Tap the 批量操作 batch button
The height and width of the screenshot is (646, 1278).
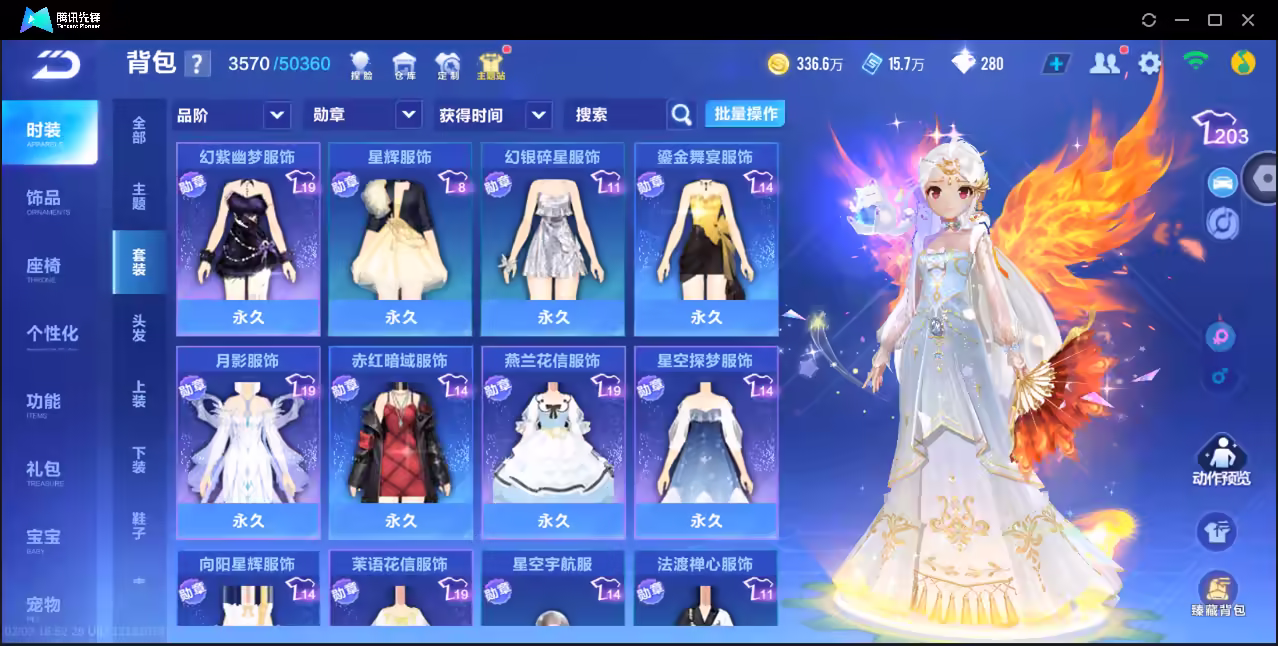745,114
